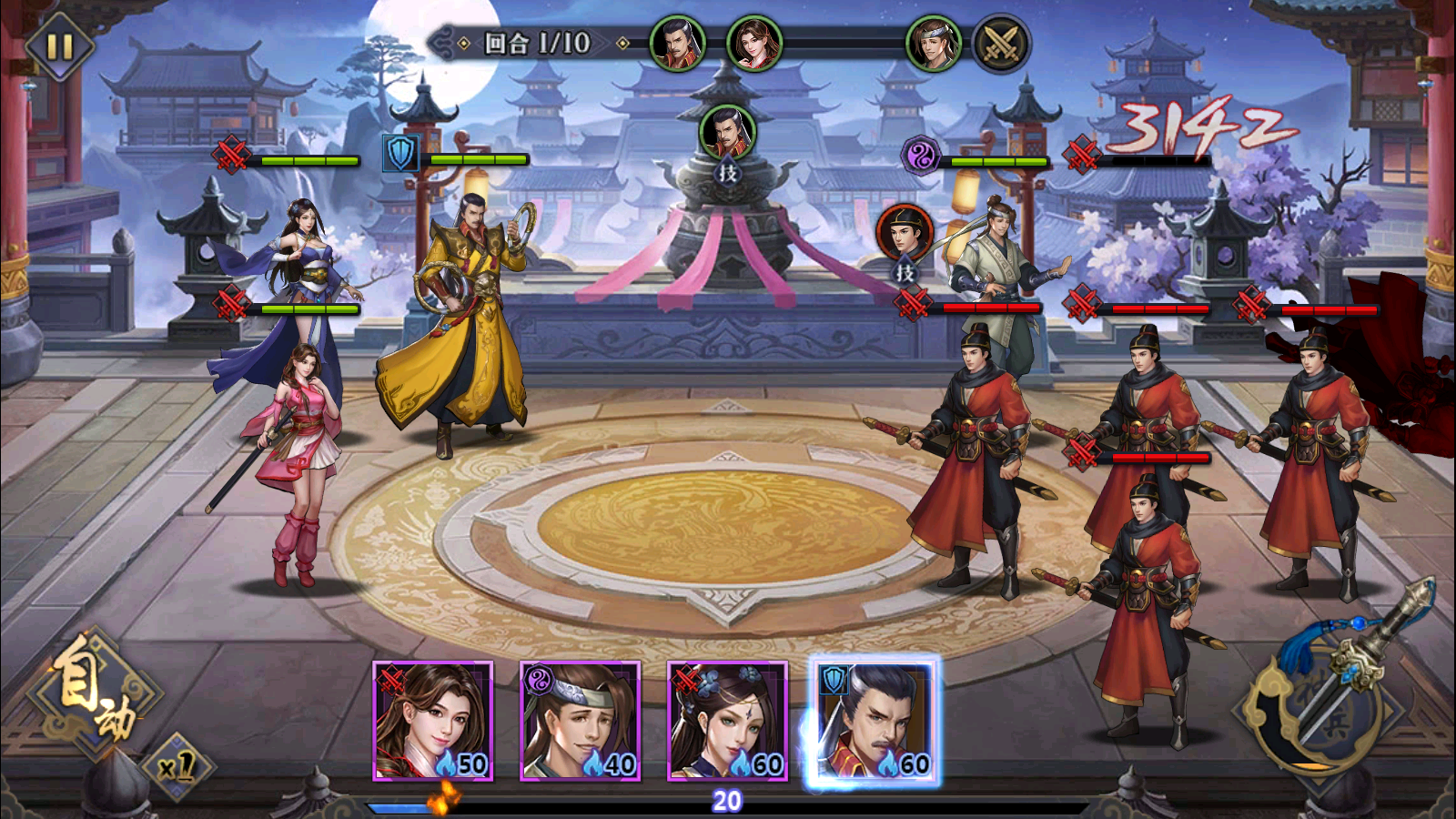The image size is (1456, 819).
Task: Click the crossed swords icon on turn bar
Action: [1001, 44]
